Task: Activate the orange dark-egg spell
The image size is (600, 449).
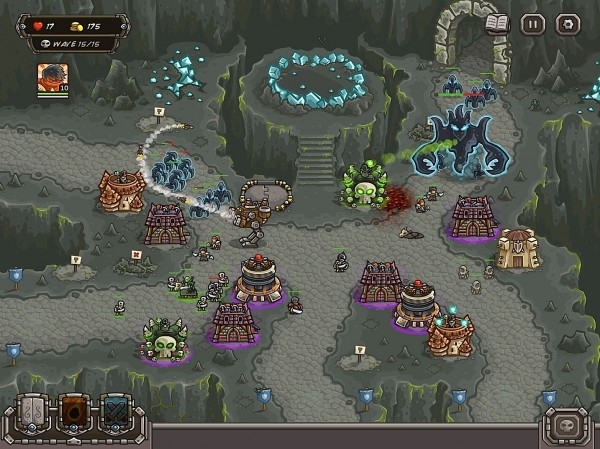Action: pyautogui.click(x=76, y=414)
